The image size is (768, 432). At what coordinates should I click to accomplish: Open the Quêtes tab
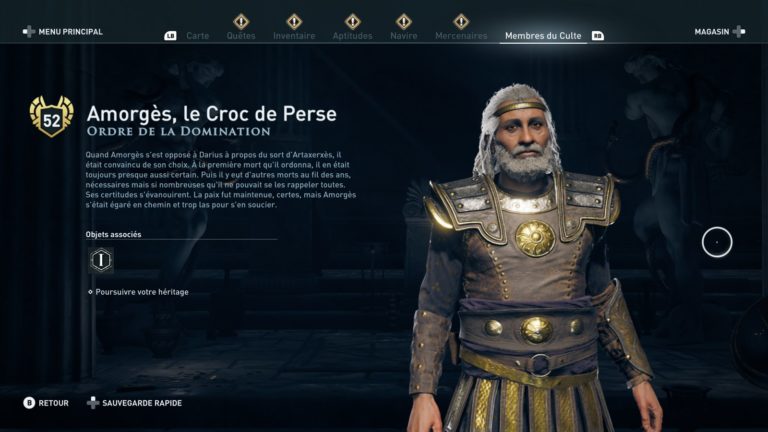(x=241, y=36)
